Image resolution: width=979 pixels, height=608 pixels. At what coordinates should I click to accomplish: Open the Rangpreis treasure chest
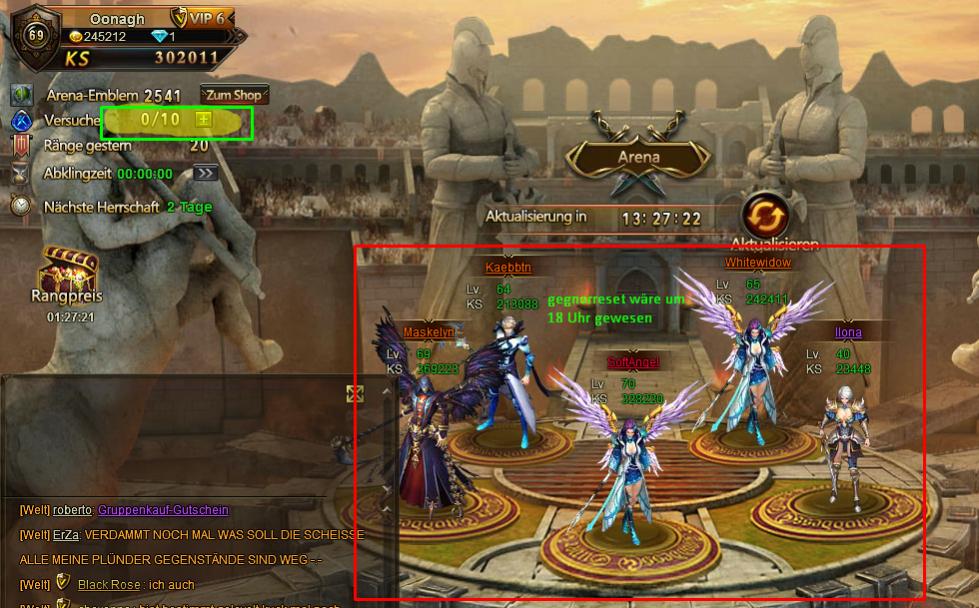69,269
